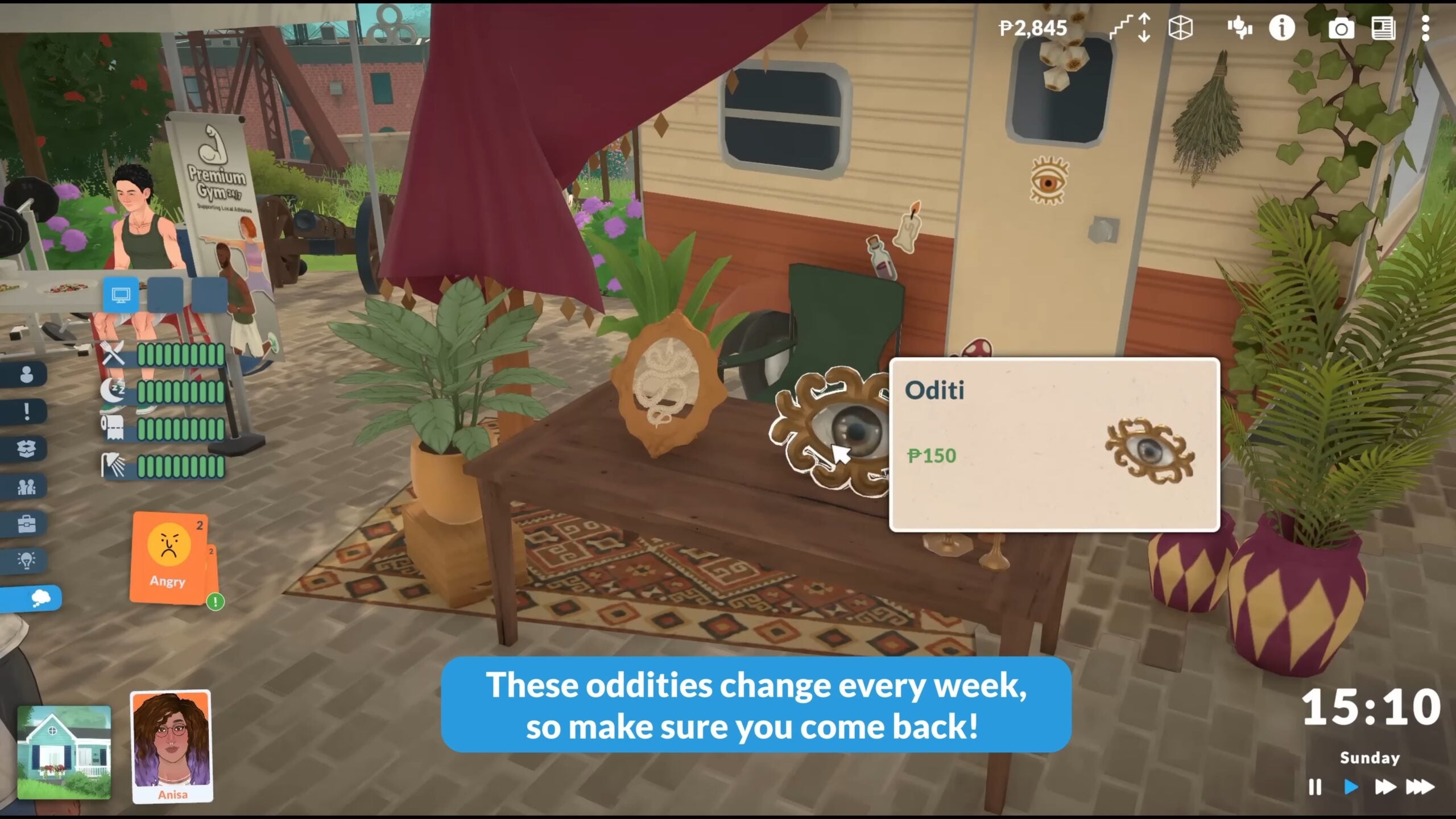This screenshot has width=1456, height=819.
Task: Open the alerts exclamation panel
Action: point(26,412)
